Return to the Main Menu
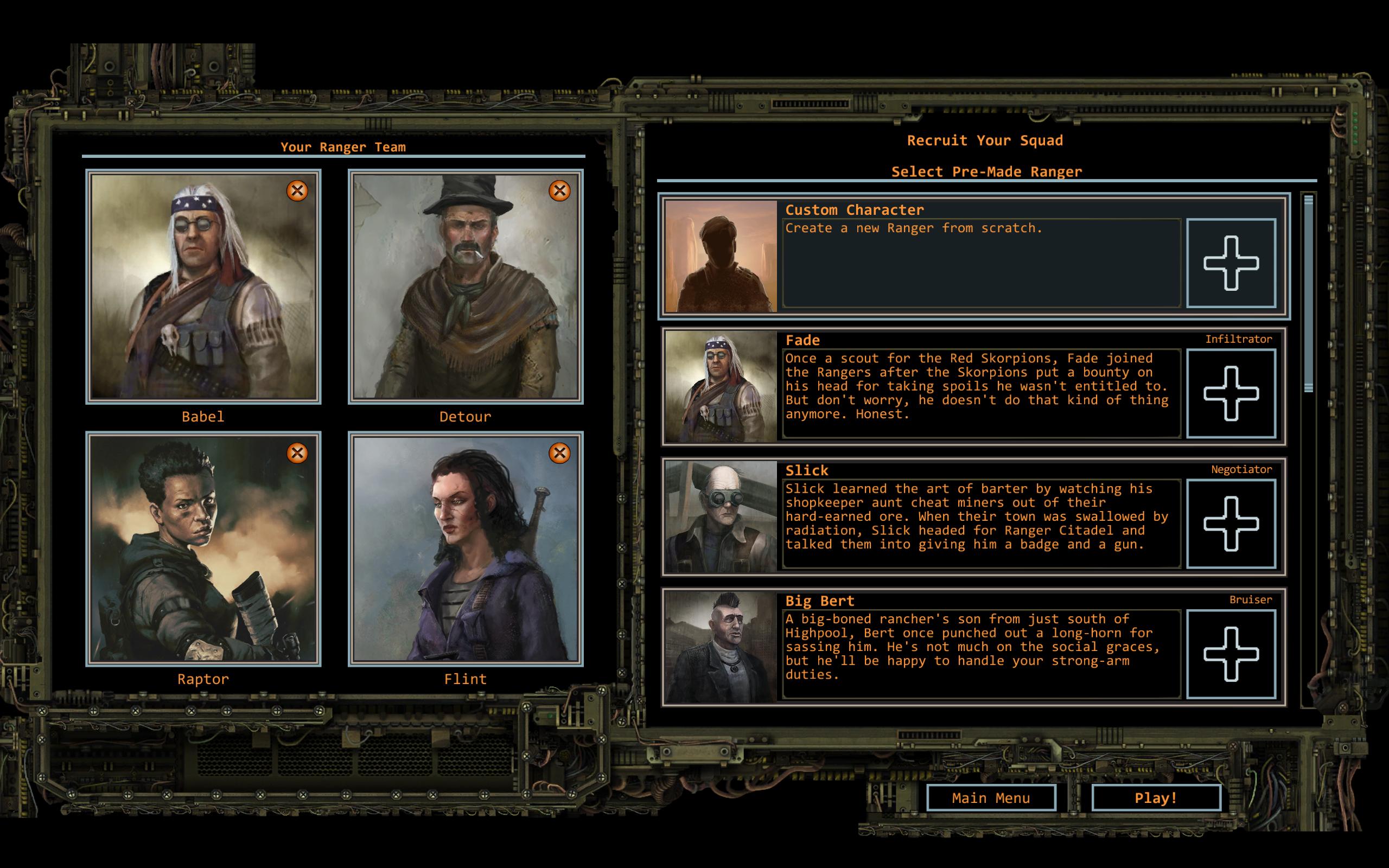The width and height of the screenshot is (1389, 868). pyautogui.click(x=991, y=798)
